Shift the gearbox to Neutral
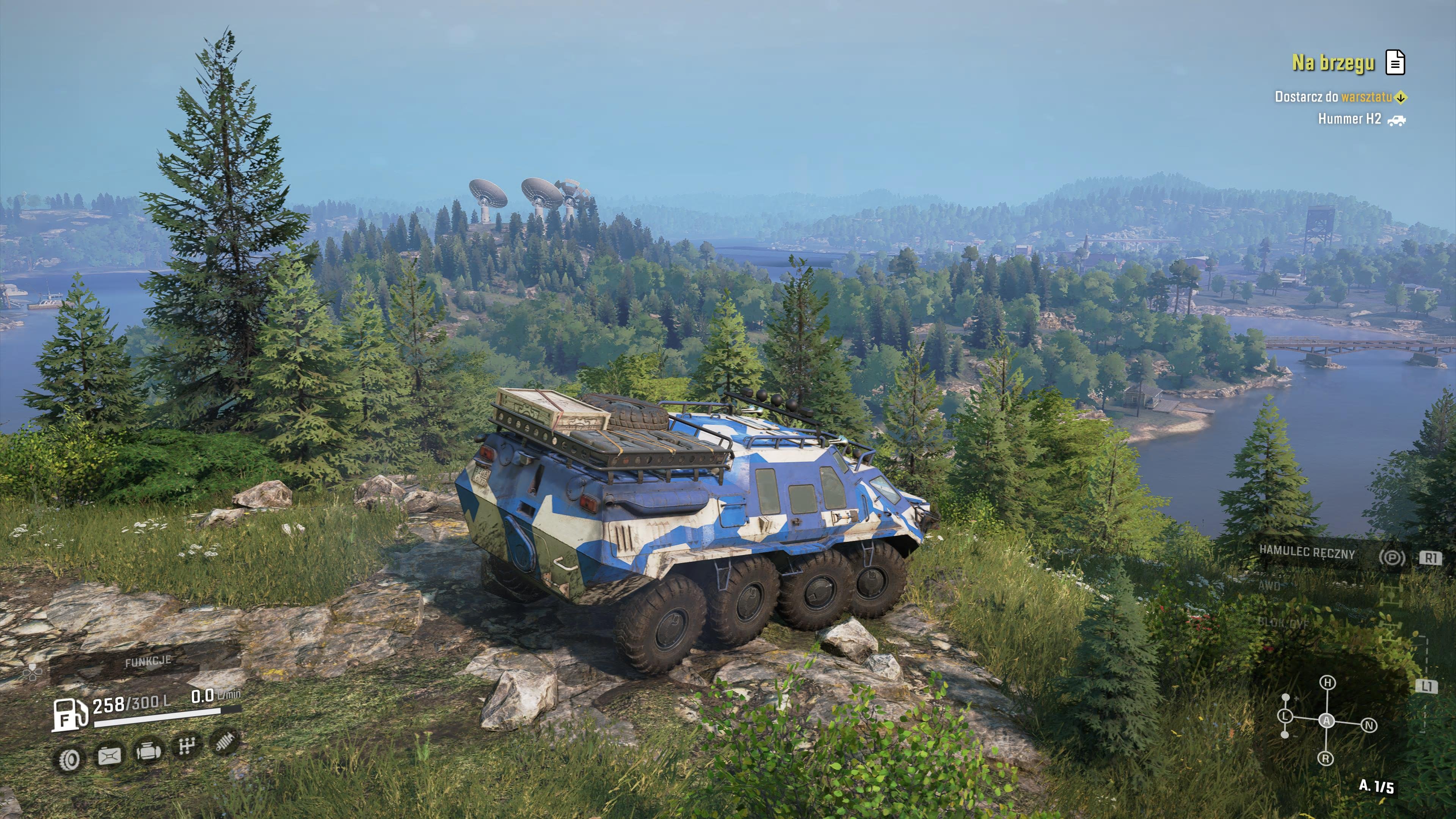1456x819 pixels. 1369,726
